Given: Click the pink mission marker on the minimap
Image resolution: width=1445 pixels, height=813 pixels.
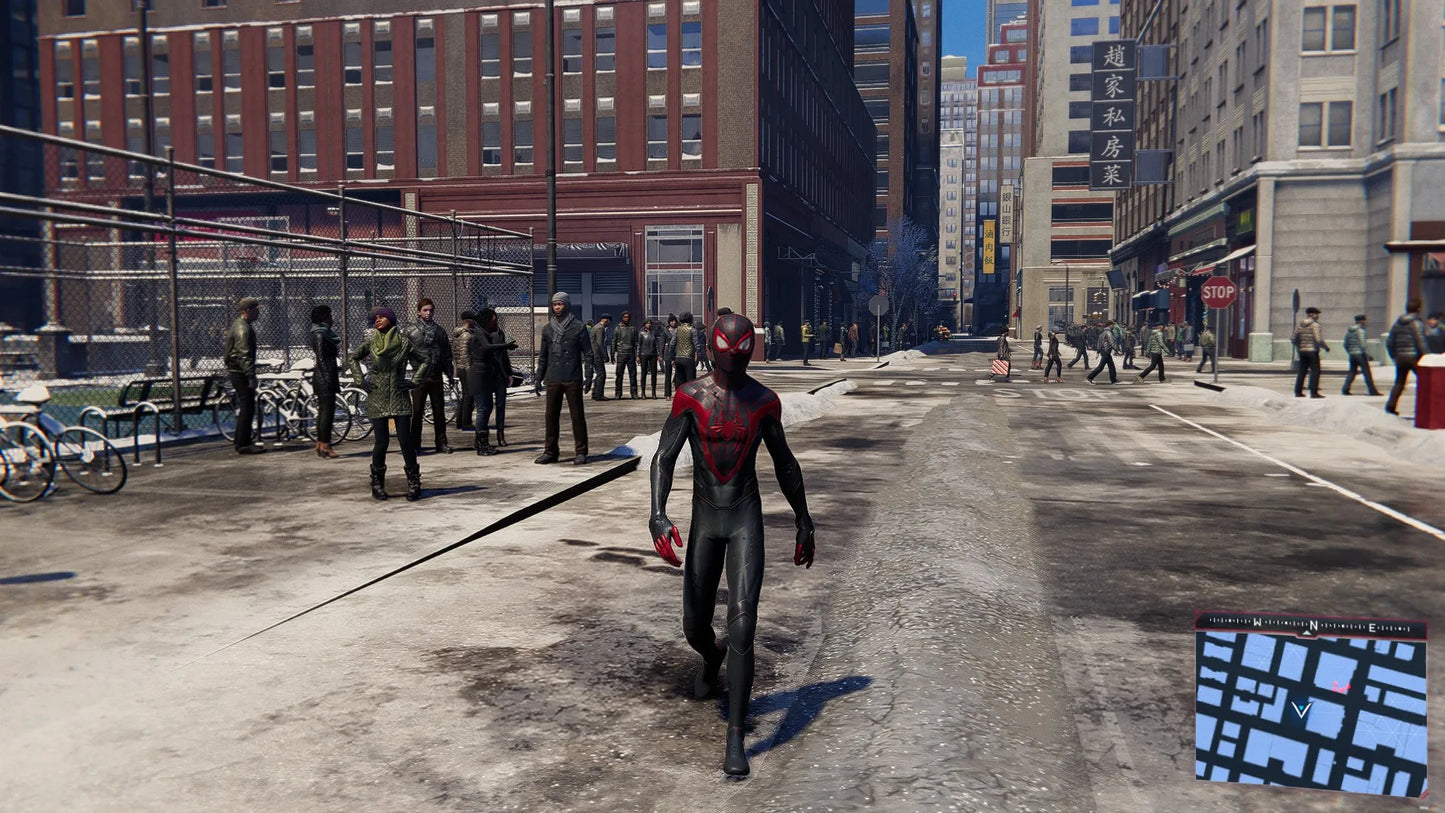Looking at the screenshot, I should 1342,686.
